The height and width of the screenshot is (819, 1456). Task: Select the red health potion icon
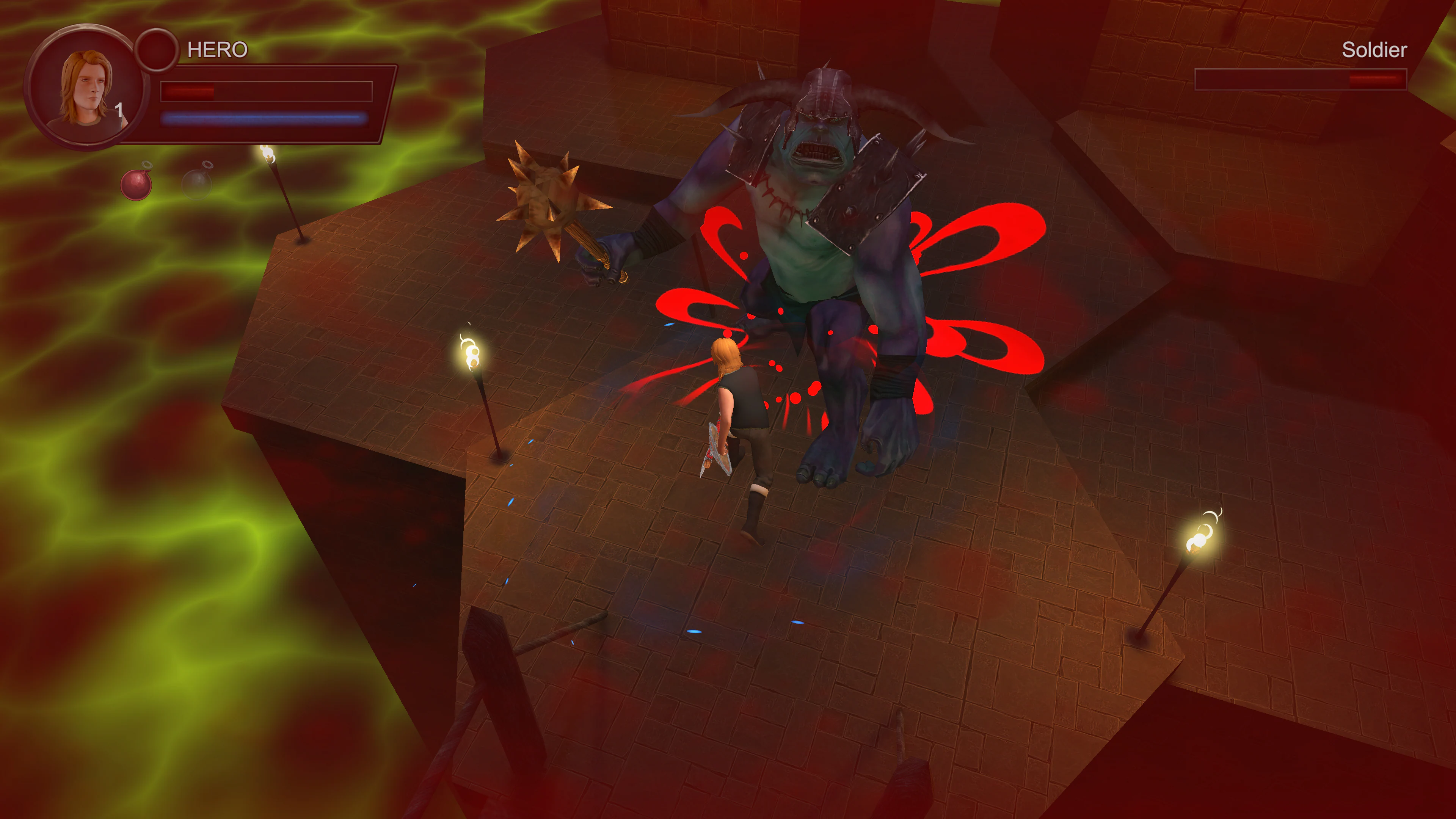pyautogui.click(x=136, y=187)
